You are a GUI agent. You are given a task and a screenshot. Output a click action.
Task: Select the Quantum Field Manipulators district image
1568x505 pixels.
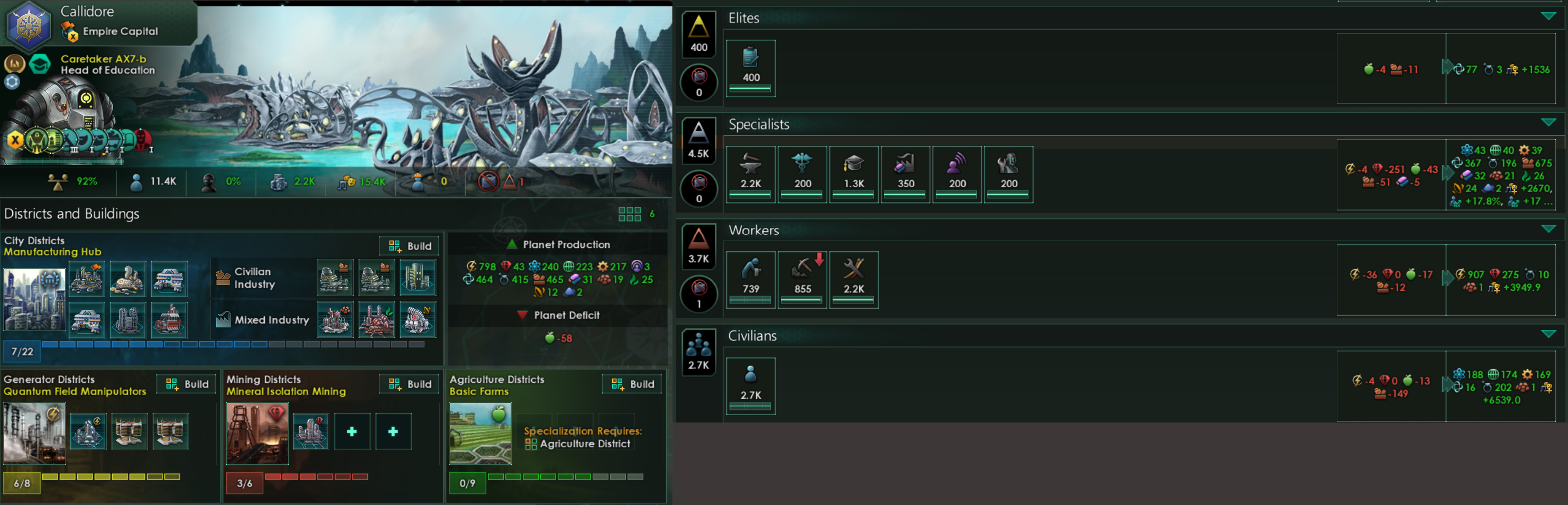[34, 433]
